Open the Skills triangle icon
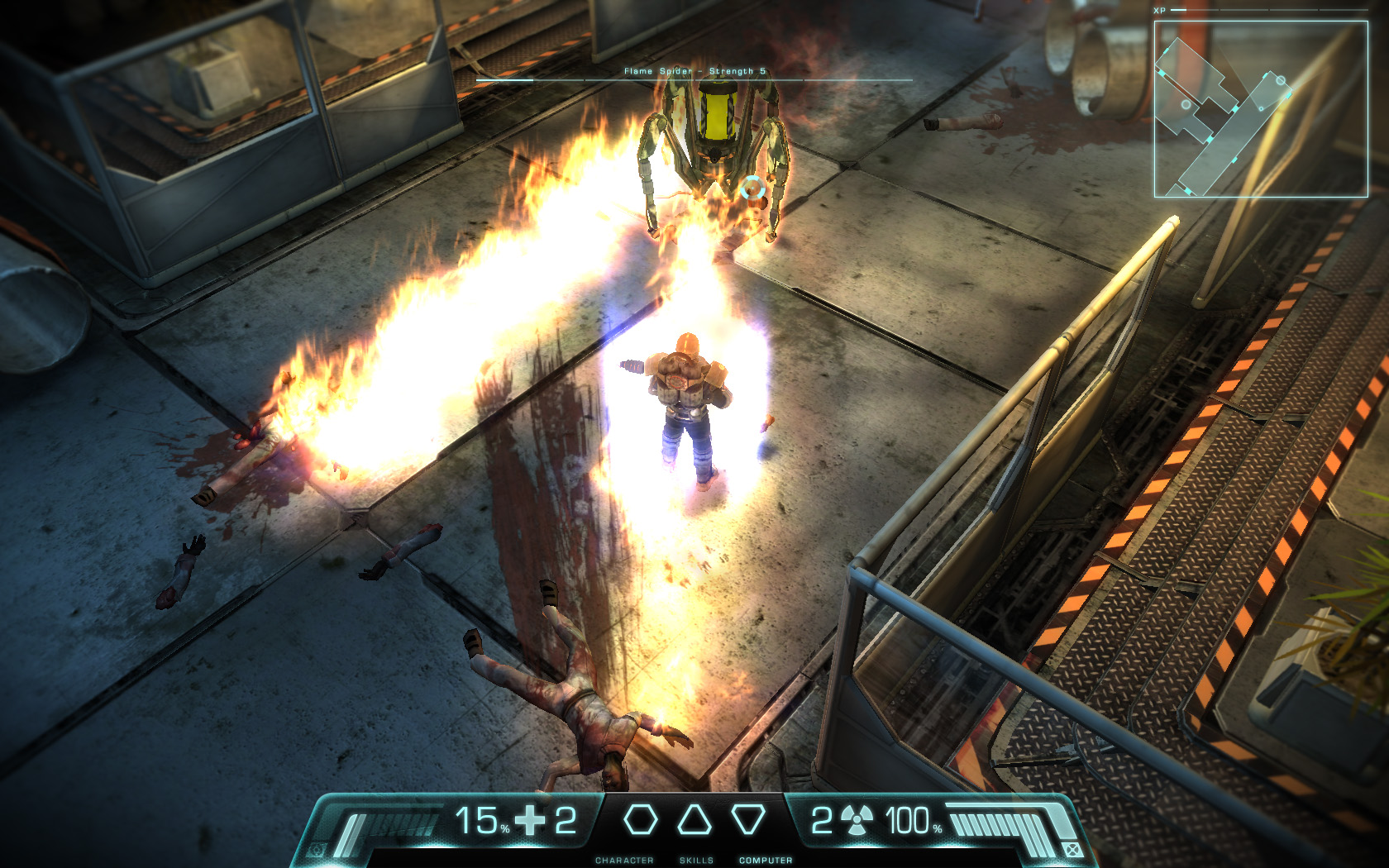The height and width of the screenshot is (868, 1389). coord(694,820)
